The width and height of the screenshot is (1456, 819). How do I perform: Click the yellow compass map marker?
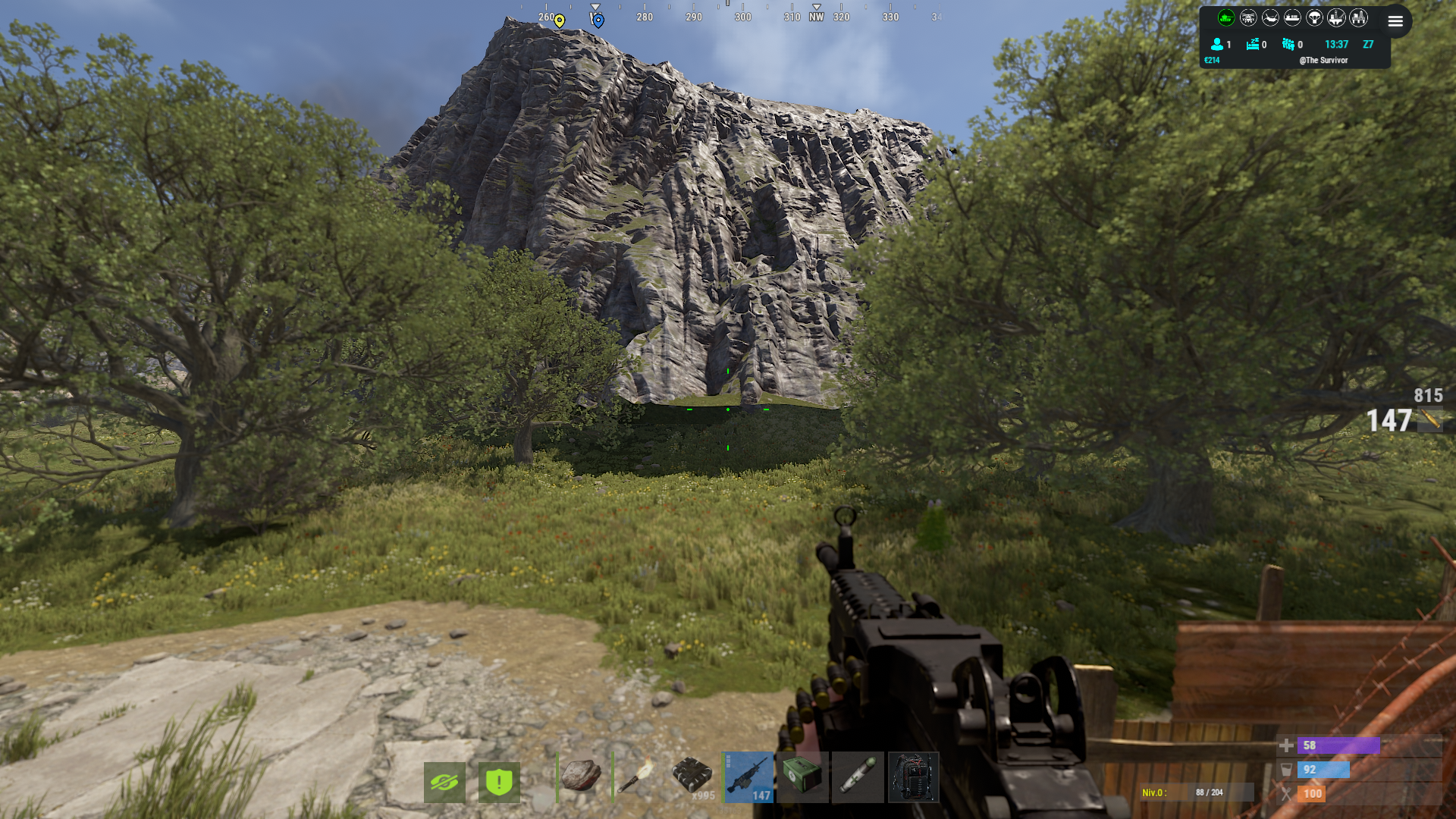(560, 20)
